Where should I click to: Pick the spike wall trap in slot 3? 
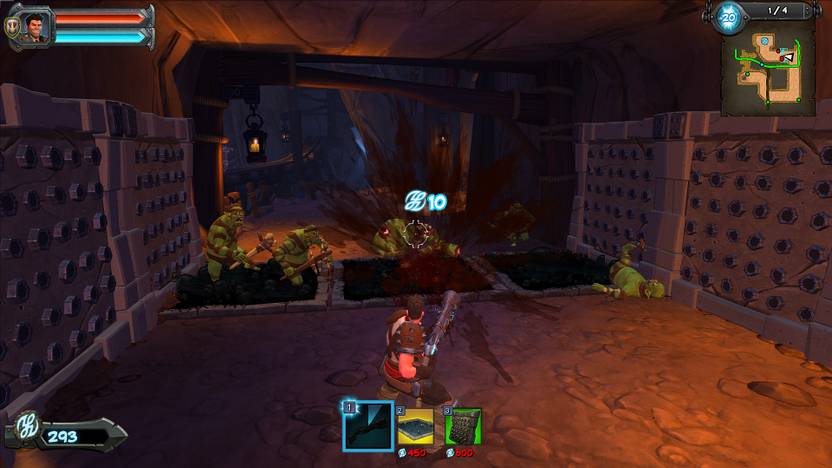point(463,426)
